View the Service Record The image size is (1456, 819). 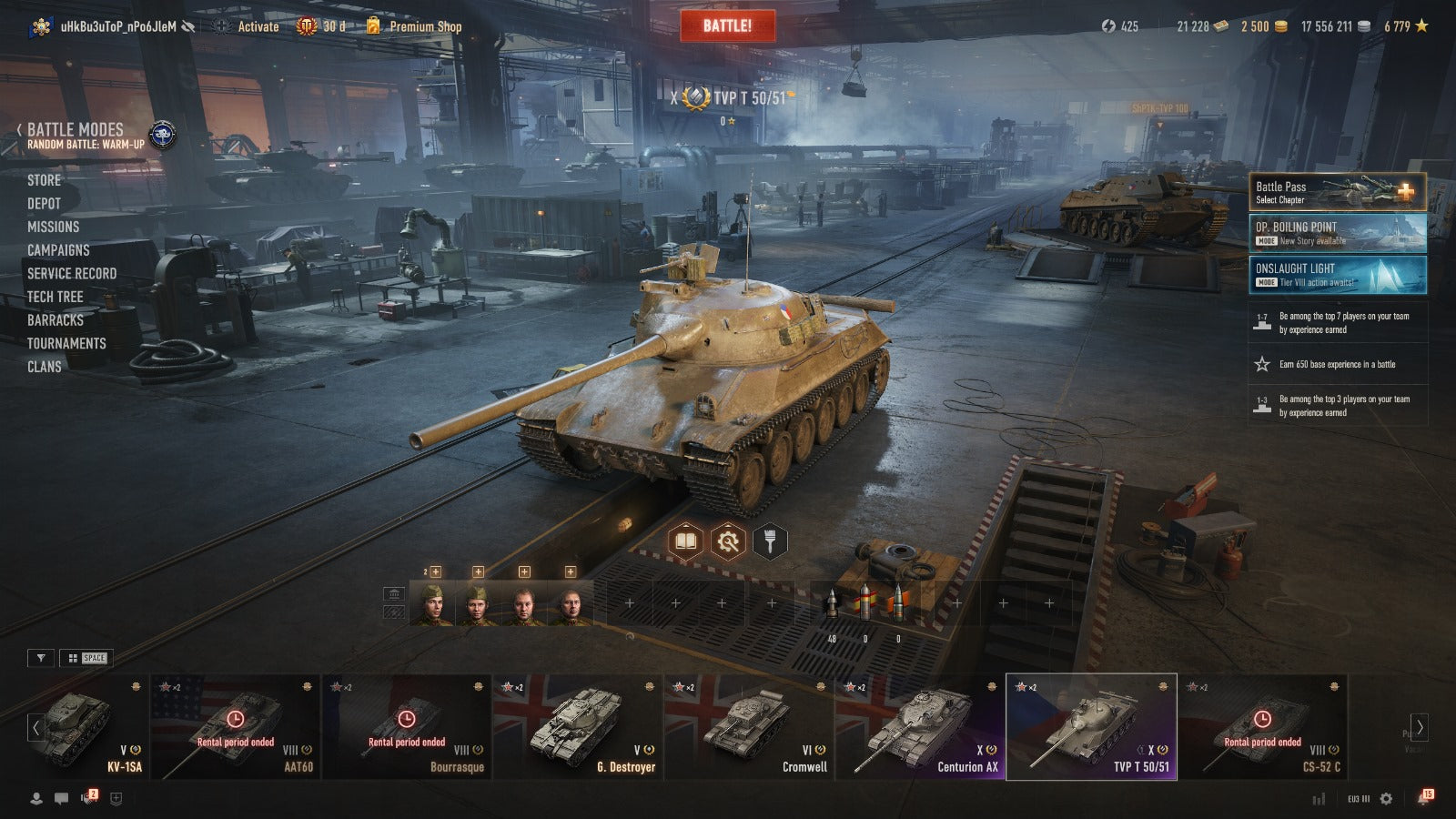pos(72,273)
